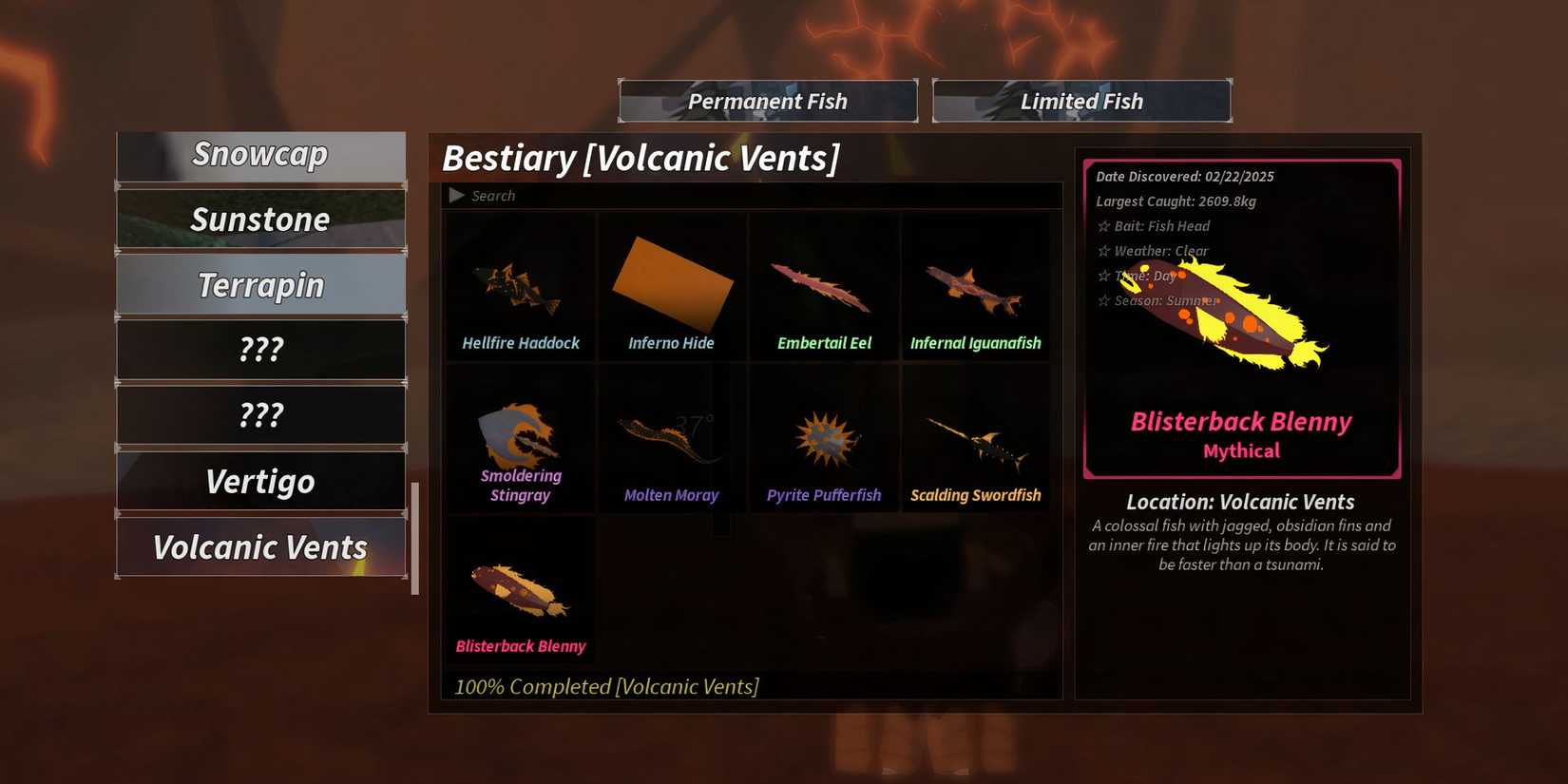1568x784 pixels.
Task: Select the Hellfire Haddock fish icon
Action: point(519,285)
